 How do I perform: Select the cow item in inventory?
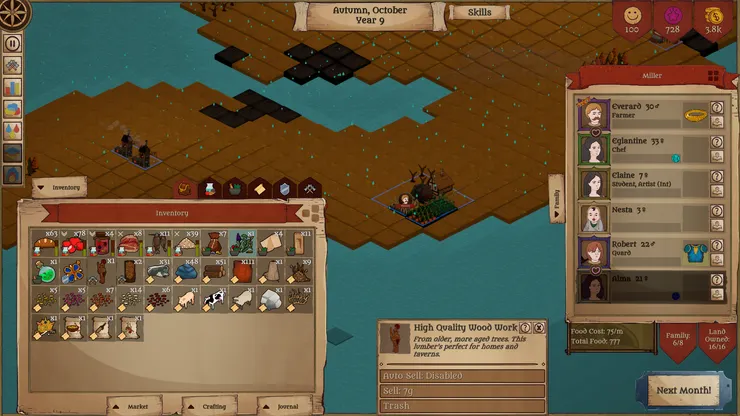coord(214,298)
